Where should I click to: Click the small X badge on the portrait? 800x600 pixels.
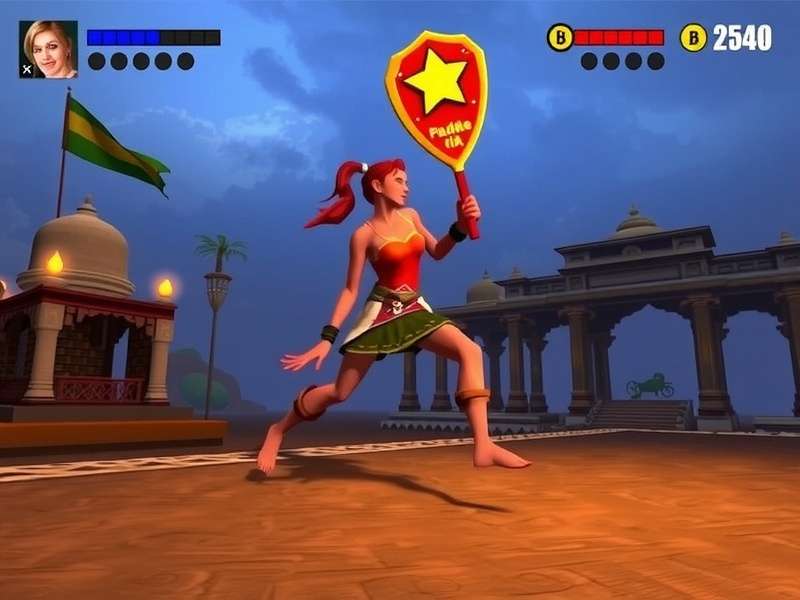coord(26,71)
